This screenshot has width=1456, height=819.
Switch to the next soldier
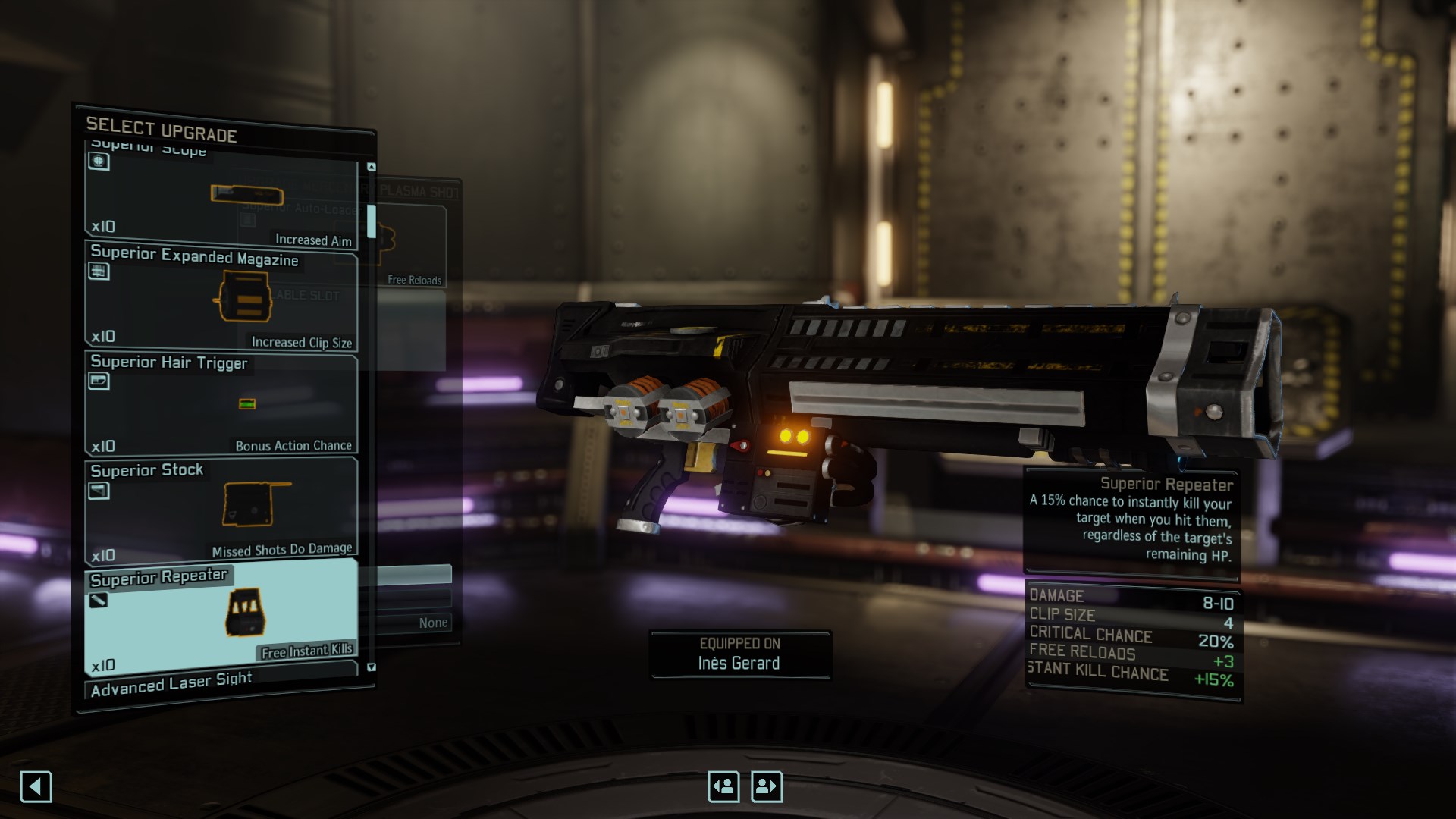pyautogui.click(x=766, y=786)
